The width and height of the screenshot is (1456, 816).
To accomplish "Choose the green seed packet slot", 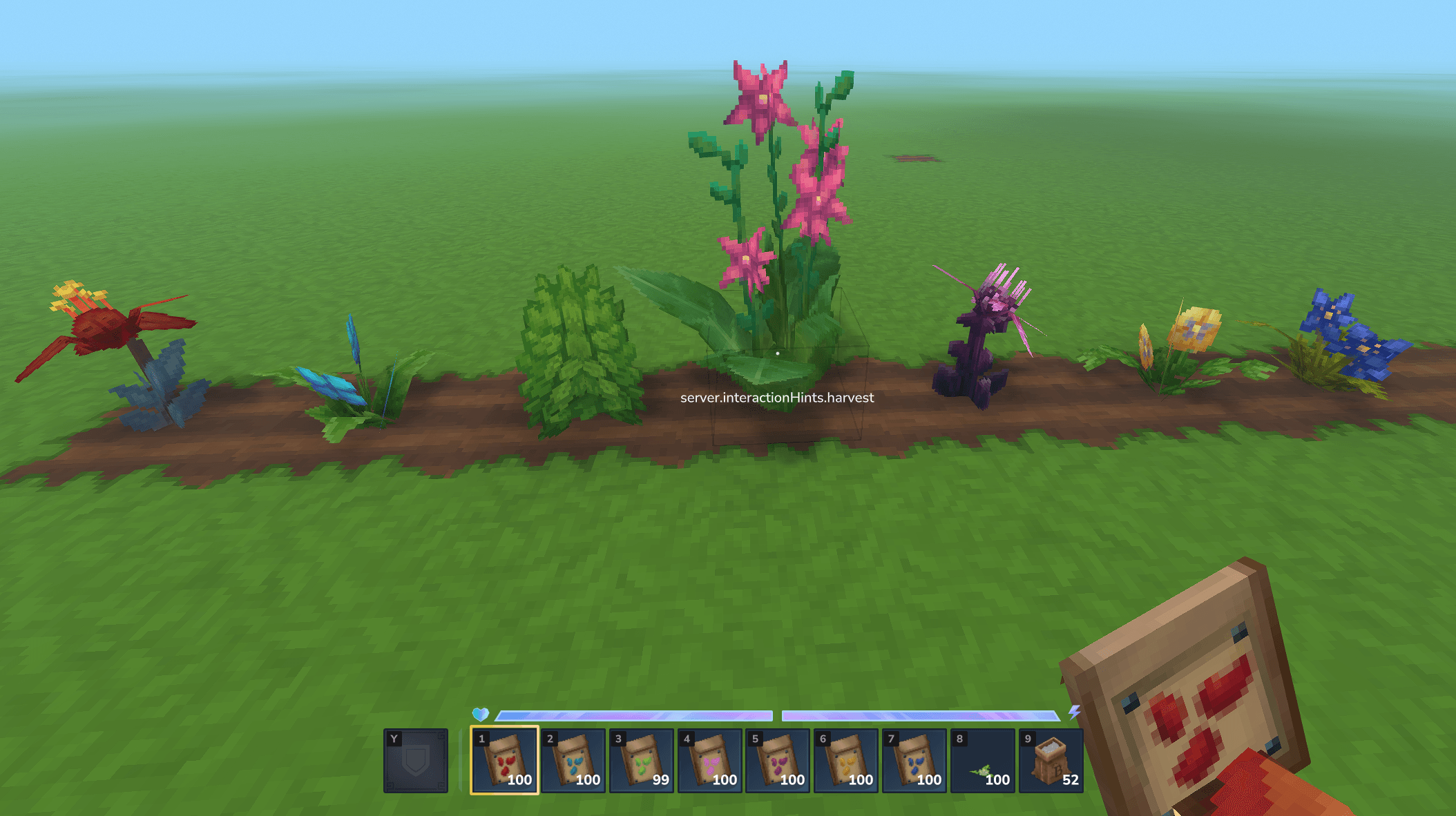I will 642,760.
